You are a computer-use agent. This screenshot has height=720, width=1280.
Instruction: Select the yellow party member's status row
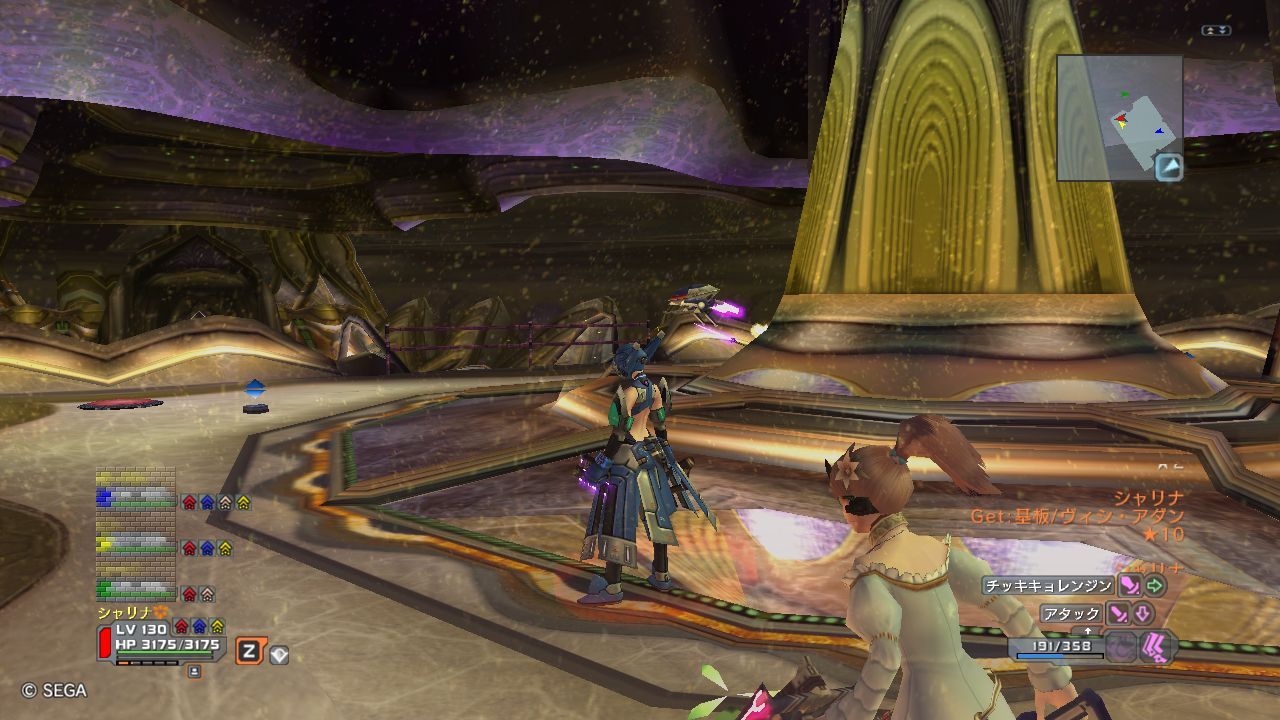[136, 545]
